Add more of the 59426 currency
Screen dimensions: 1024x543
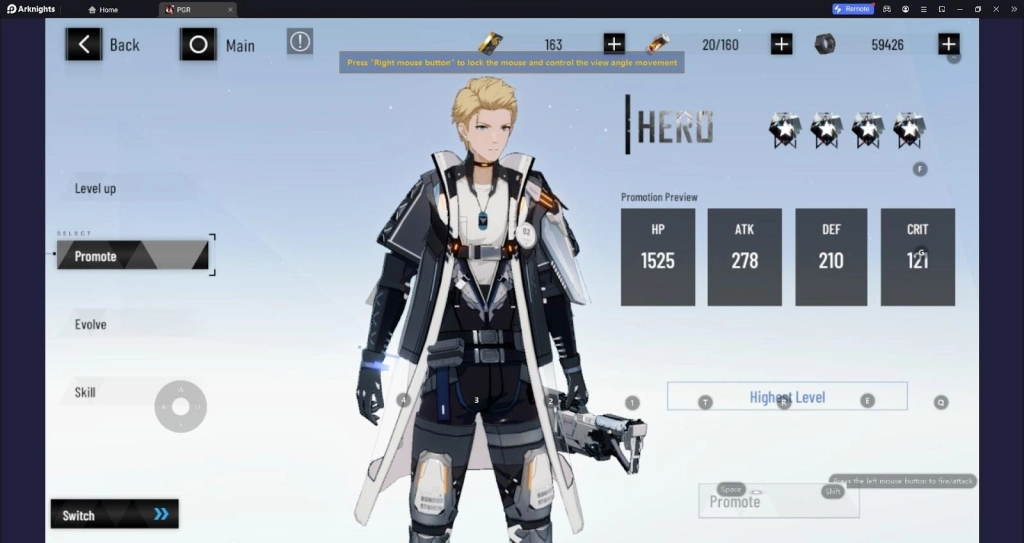948,44
